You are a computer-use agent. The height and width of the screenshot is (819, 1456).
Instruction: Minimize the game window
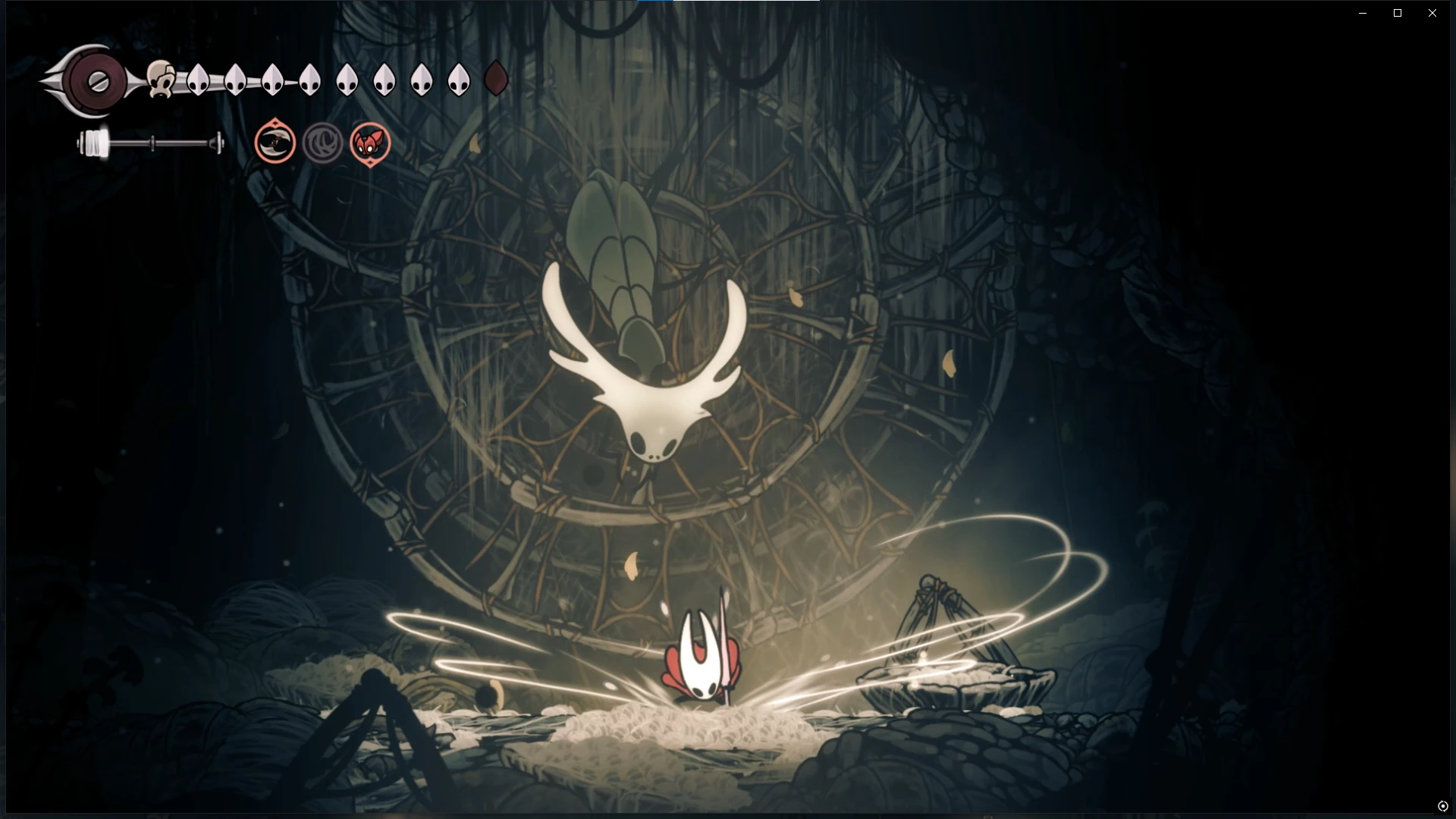1363,13
